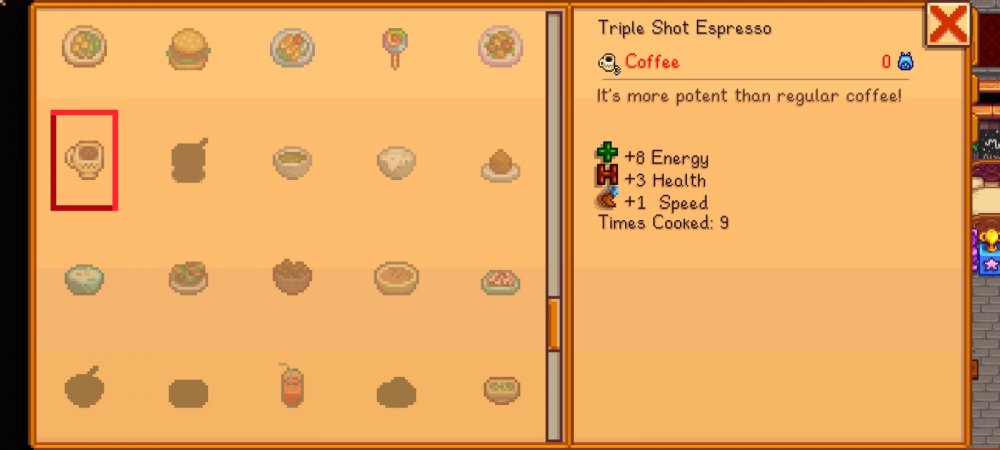Select the dark brown bowl piled with food
The image size is (1000, 450).
pos(292,276)
